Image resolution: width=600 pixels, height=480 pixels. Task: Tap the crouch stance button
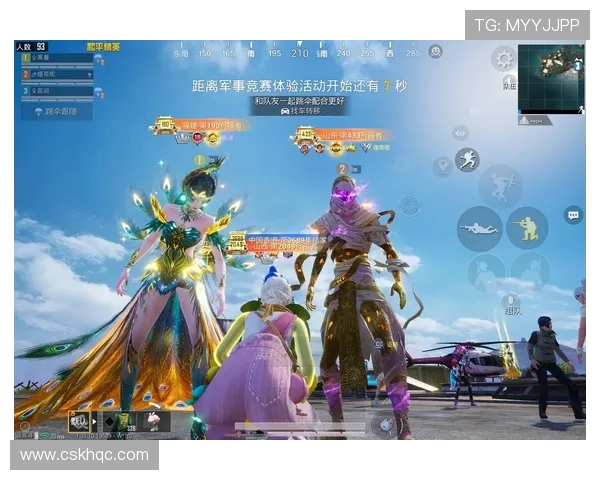[x=526, y=228]
